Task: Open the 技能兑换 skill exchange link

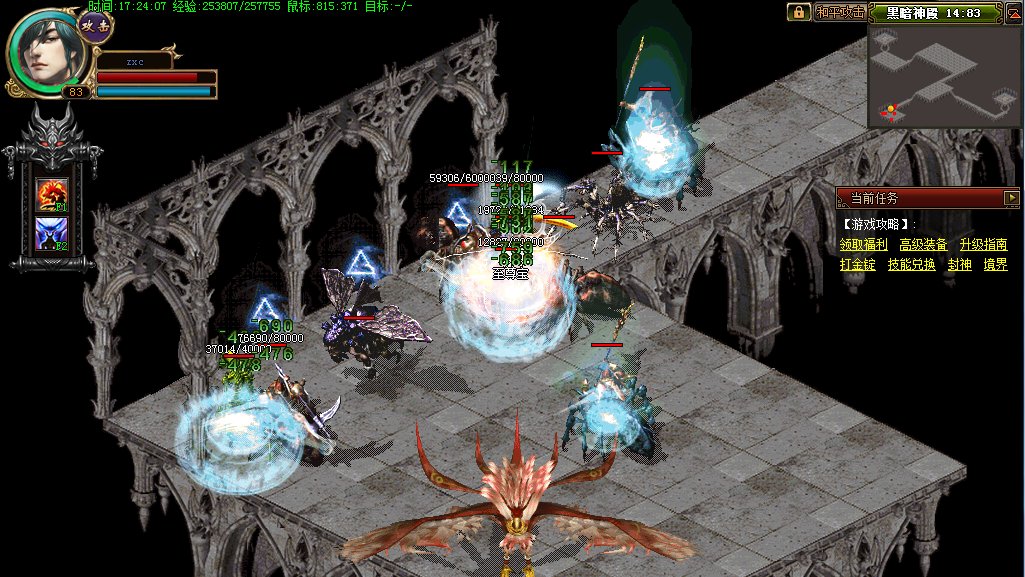Action: 911,264
